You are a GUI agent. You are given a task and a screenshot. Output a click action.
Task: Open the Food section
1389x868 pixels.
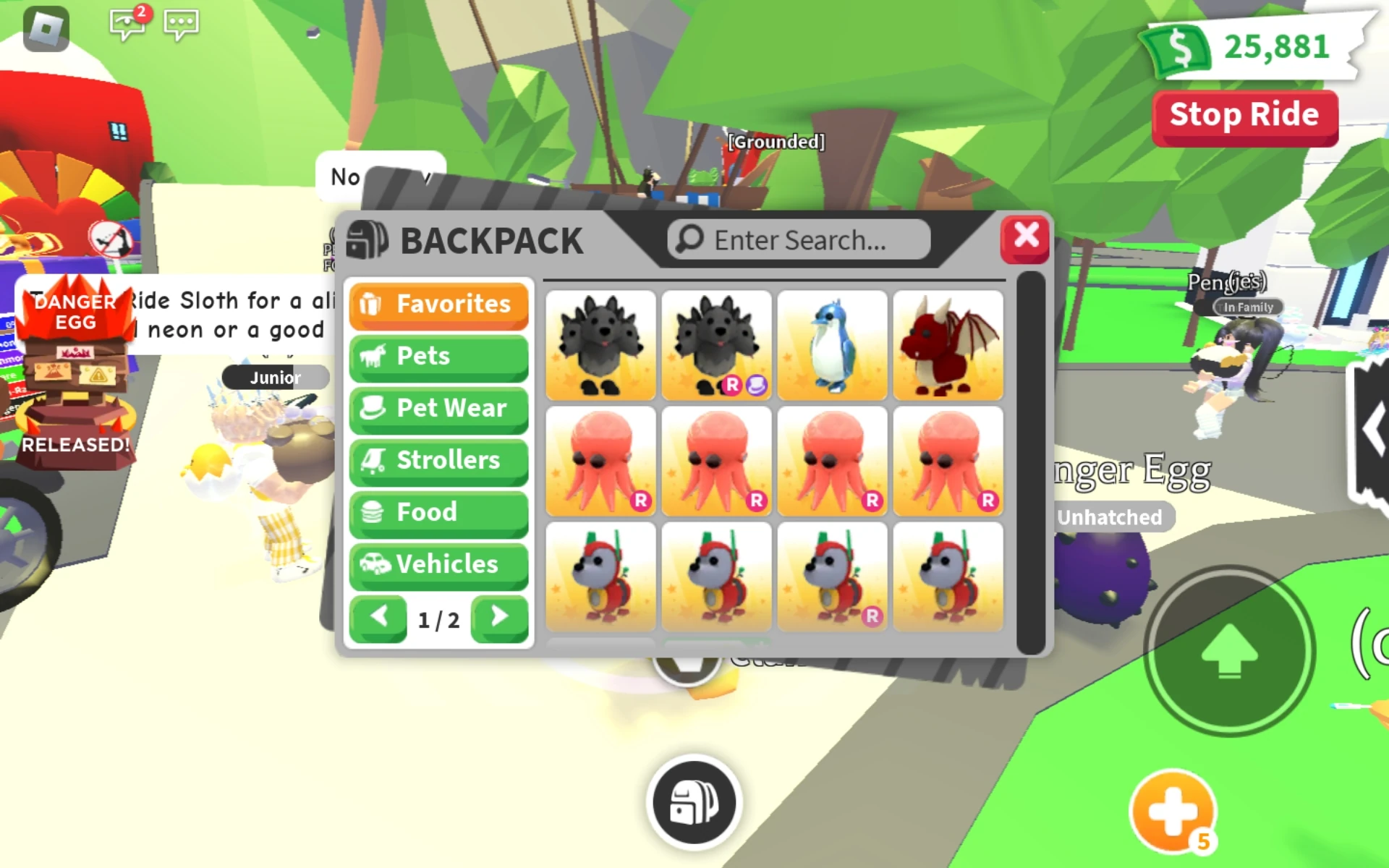[x=438, y=513]
